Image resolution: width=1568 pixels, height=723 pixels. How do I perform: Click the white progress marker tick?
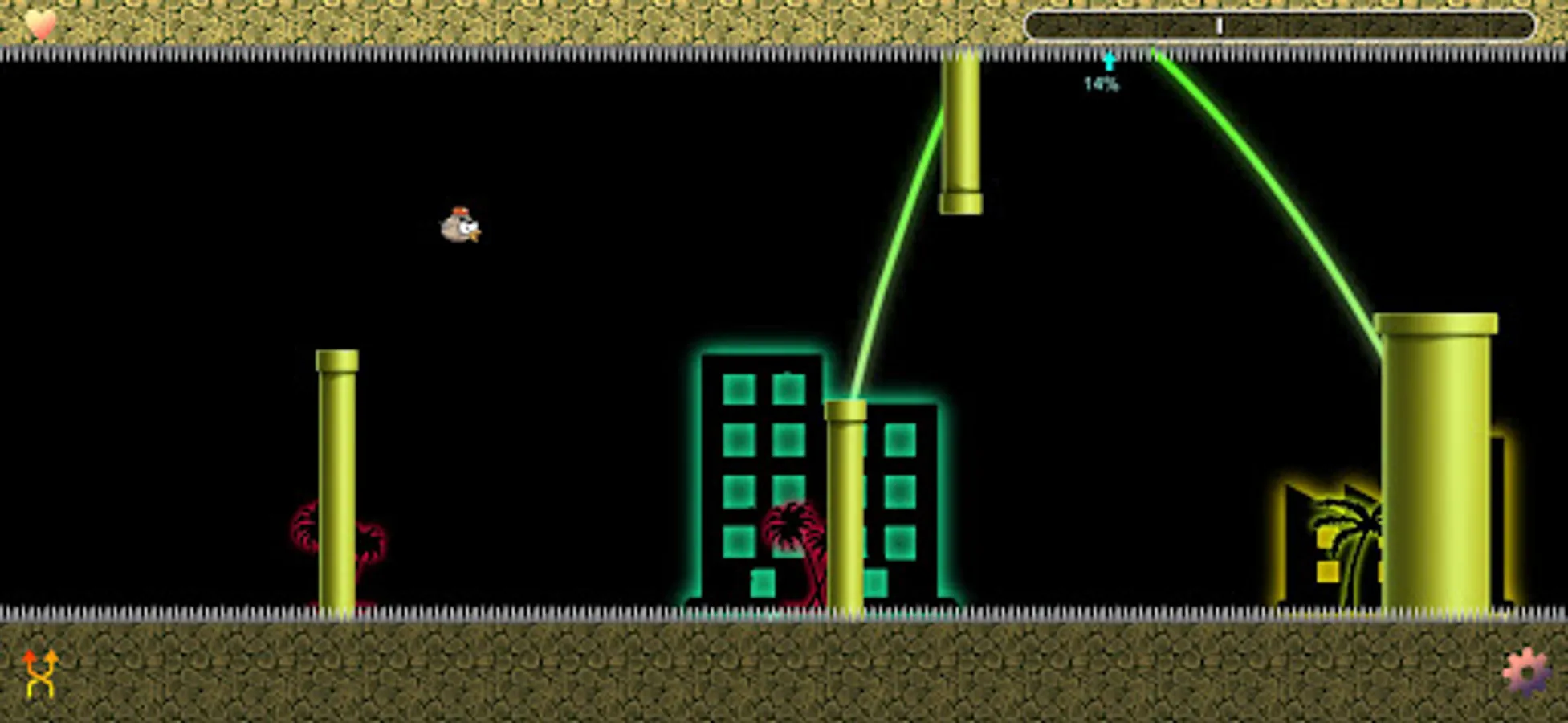pyautogui.click(x=1219, y=27)
